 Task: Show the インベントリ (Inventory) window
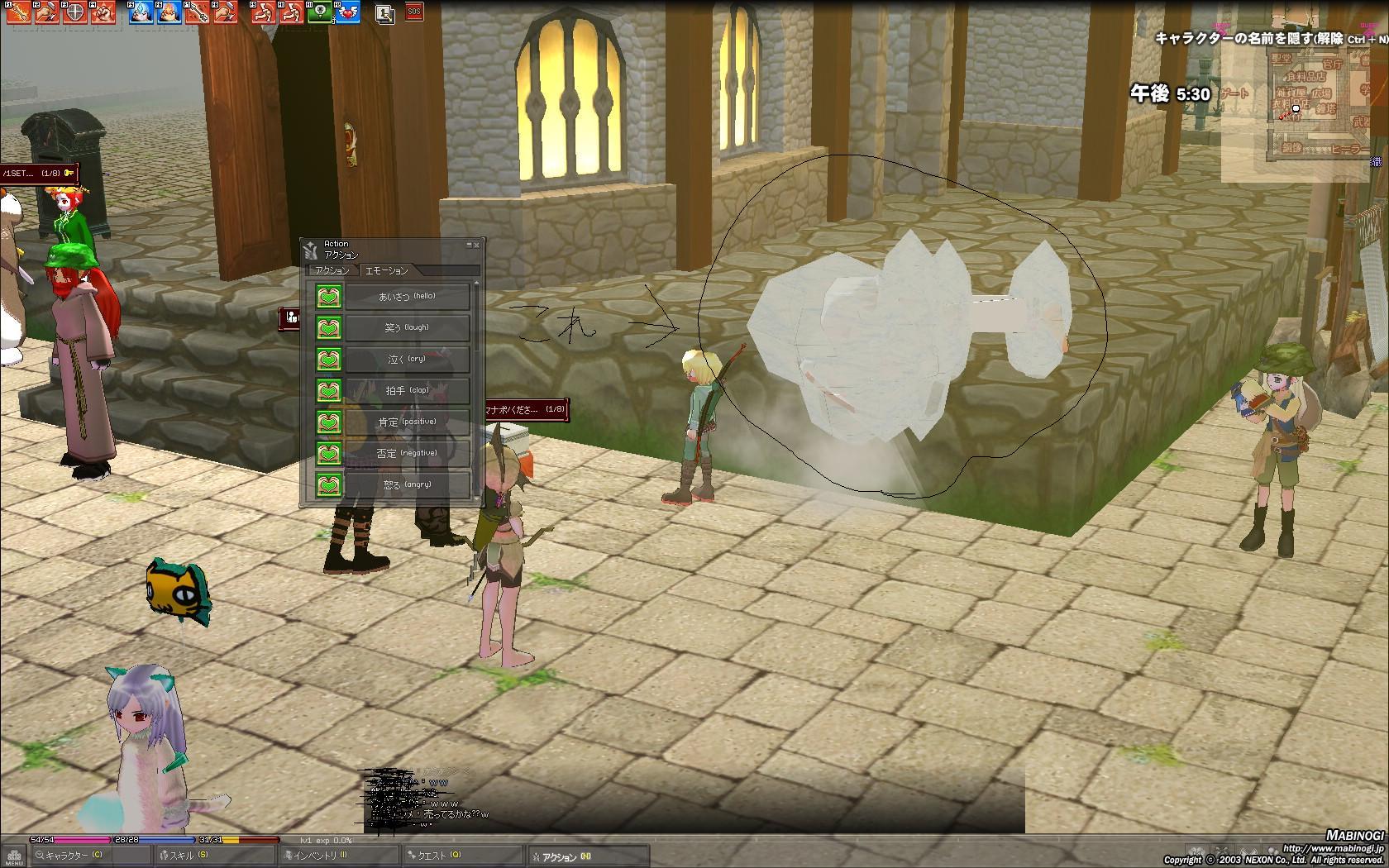tap(318, 856)
